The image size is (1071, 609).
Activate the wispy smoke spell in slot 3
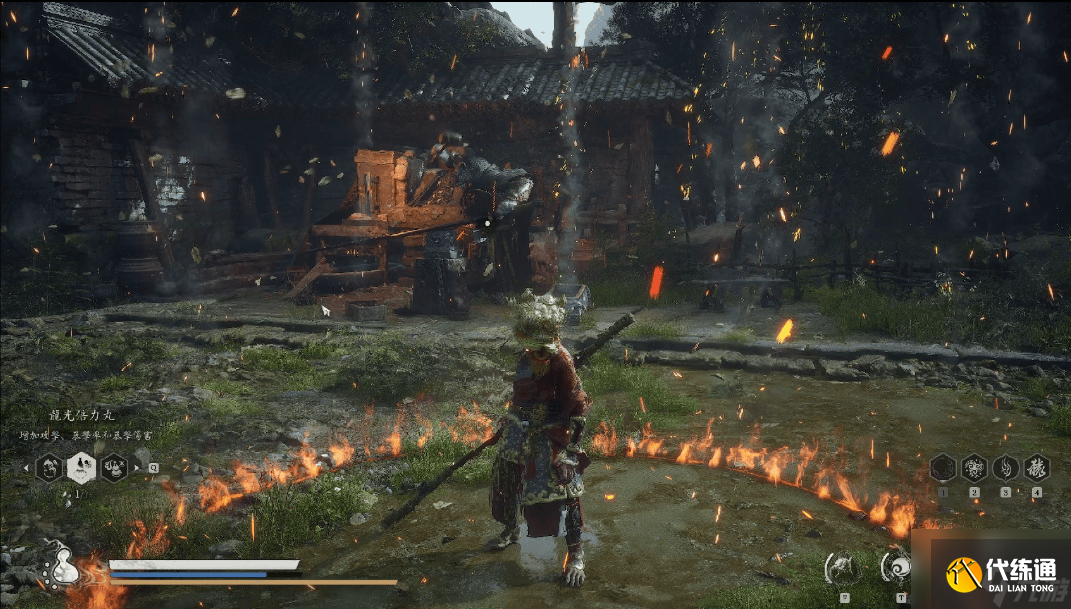[1006, 467]
